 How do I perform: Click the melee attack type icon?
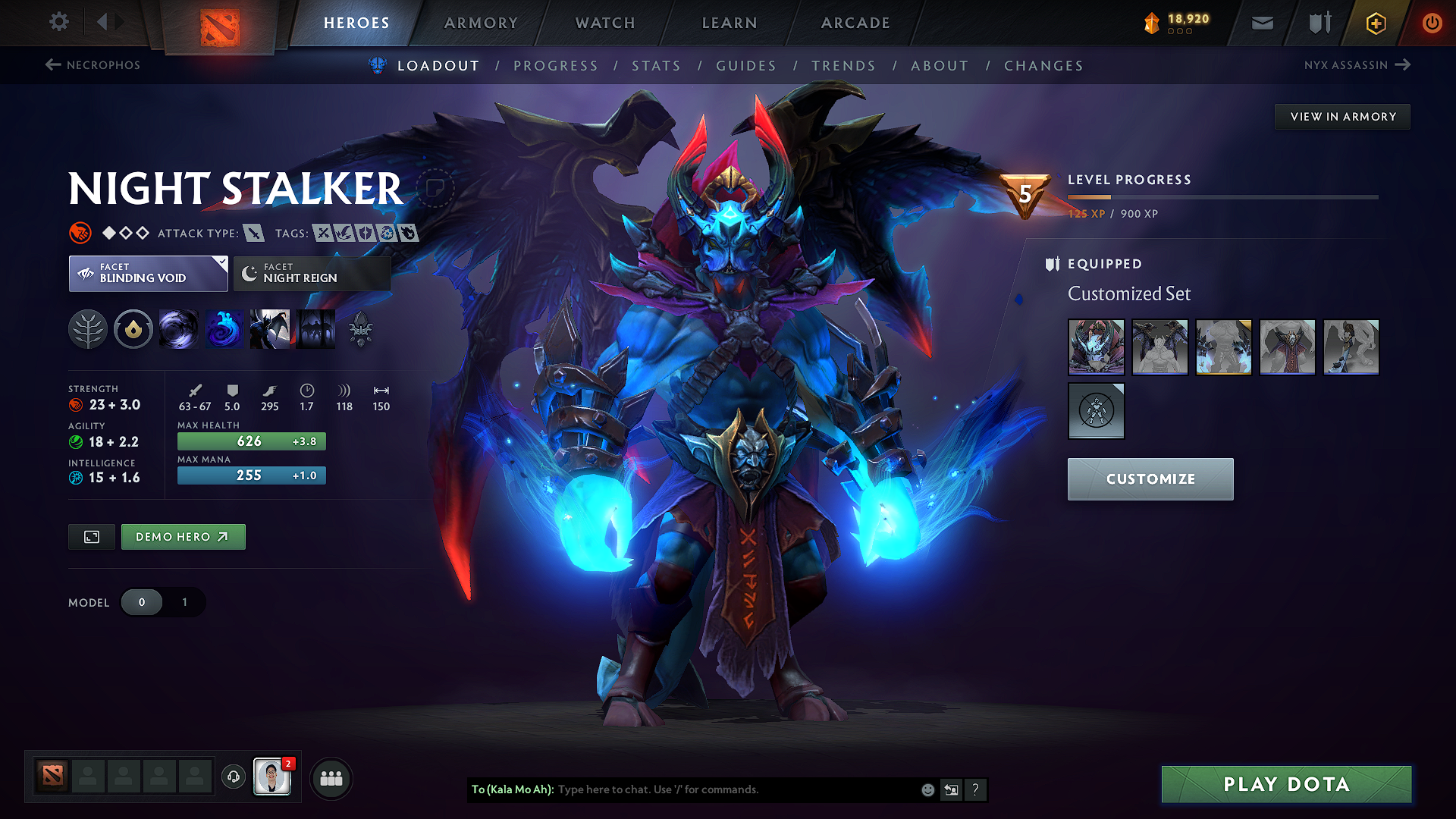(x=256, y=233)
